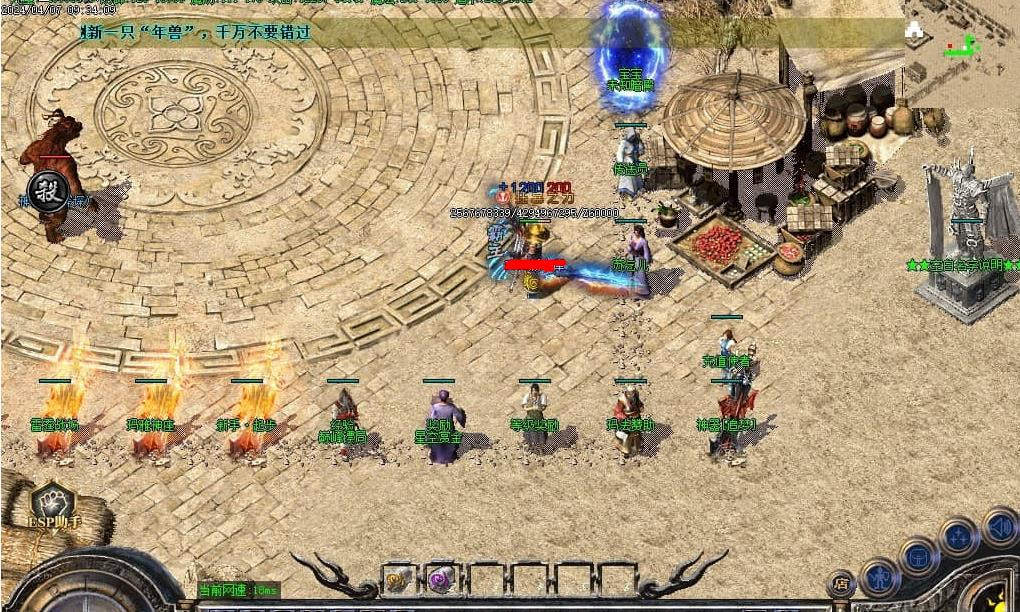The image size is (1020, 612).
Task: Open the minimap in the corner
Action: pyautogui.click(x=961, y=40)
